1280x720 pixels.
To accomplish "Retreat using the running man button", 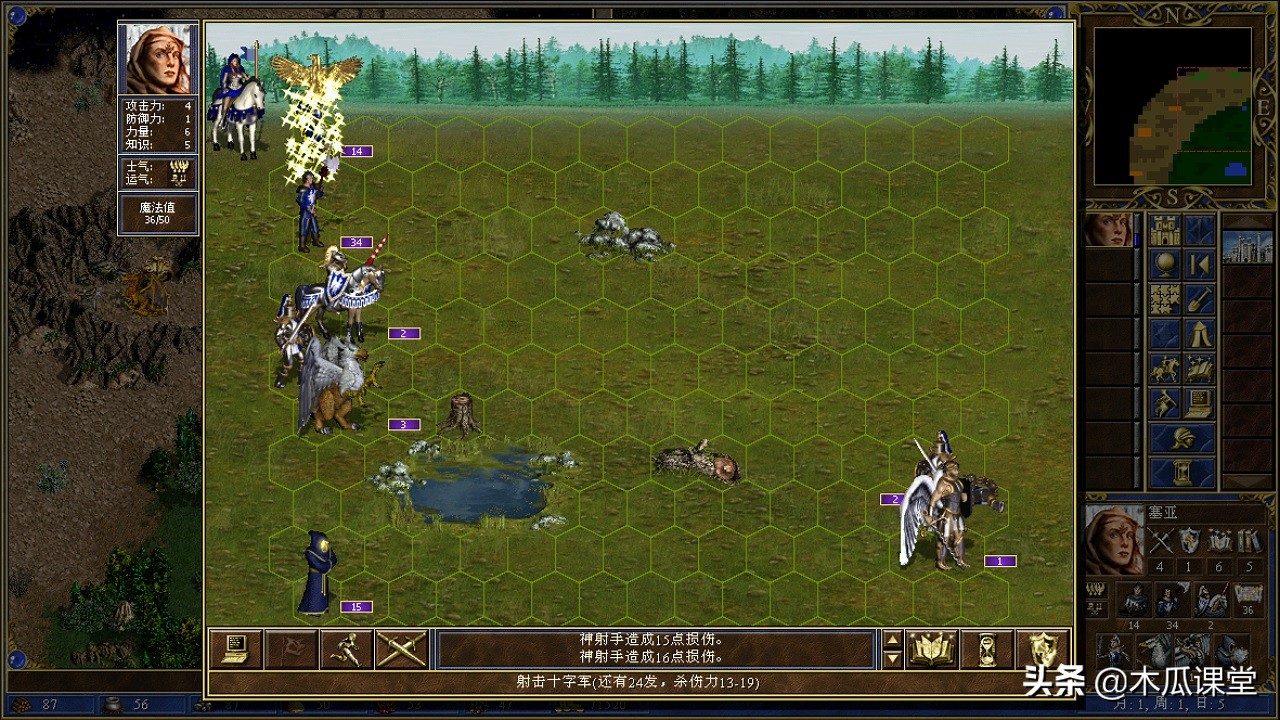I will pos(346,649).
